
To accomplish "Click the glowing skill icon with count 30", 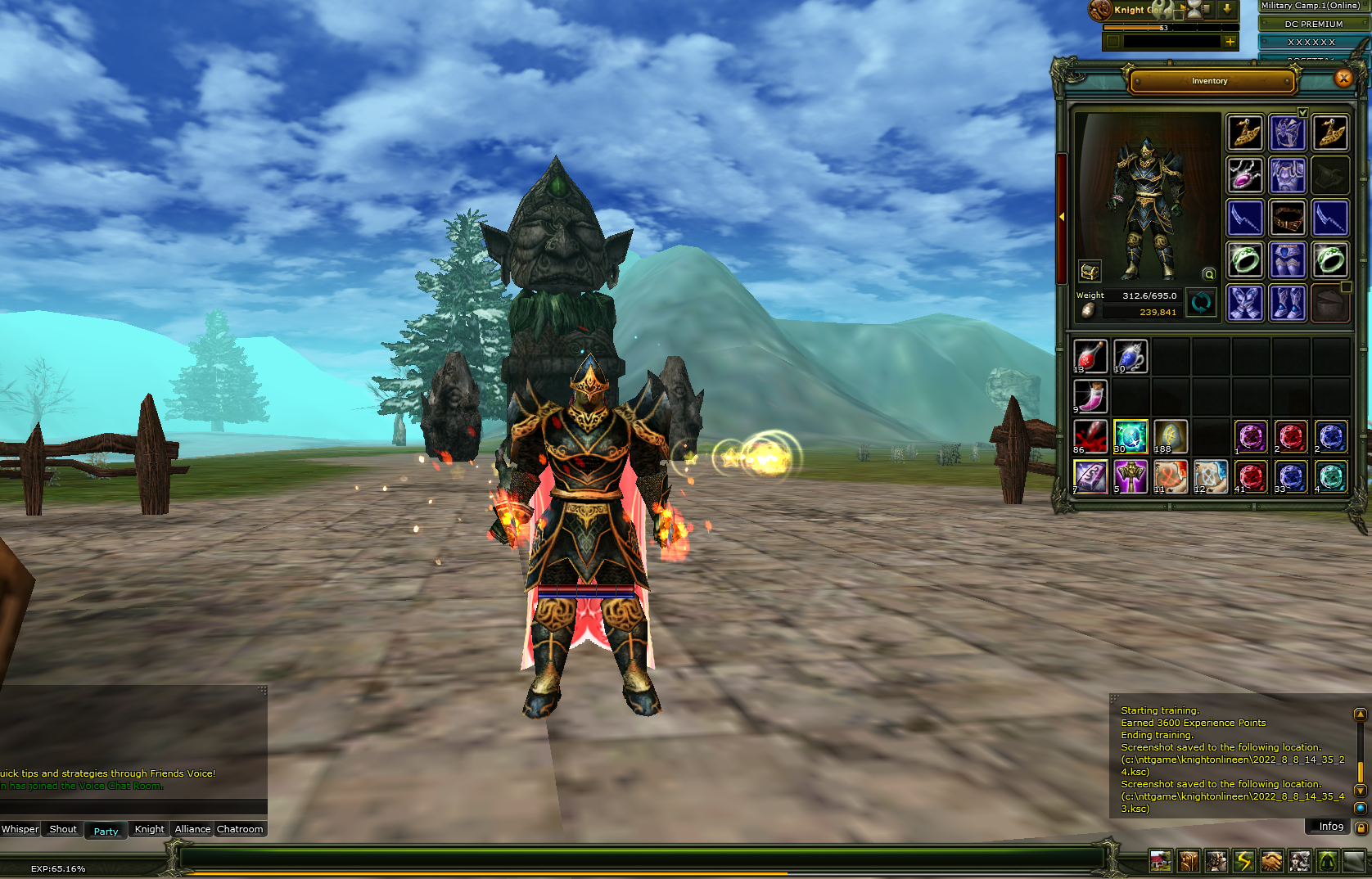I will coord(1131,436).
